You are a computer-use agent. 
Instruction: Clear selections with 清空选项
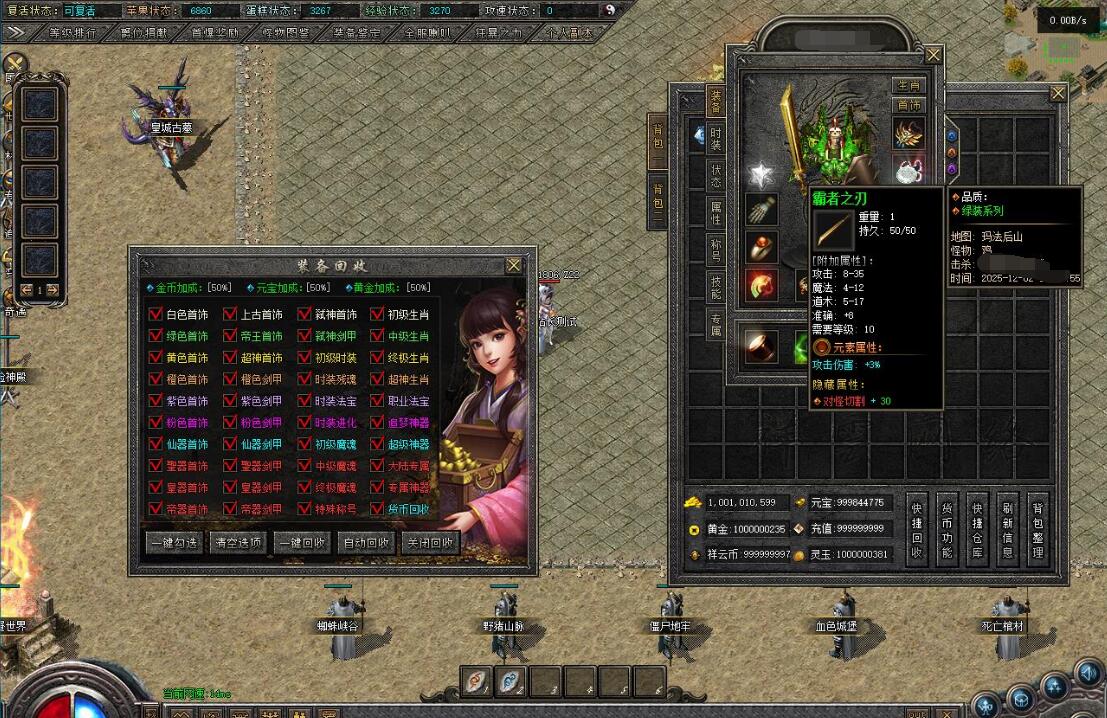pyautogui.click(x=238, y=543)
